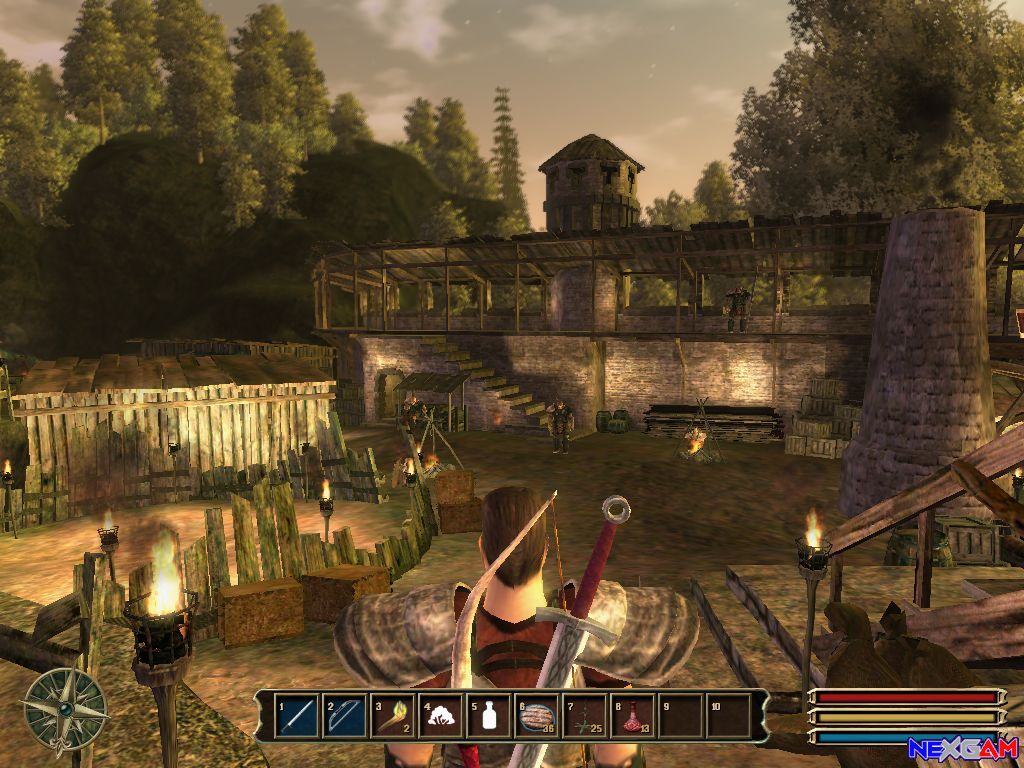Image resolution: width=1024 pixels, height=768 pixels.
Task: Click the compass in the corner
Action: click(65, 707)
